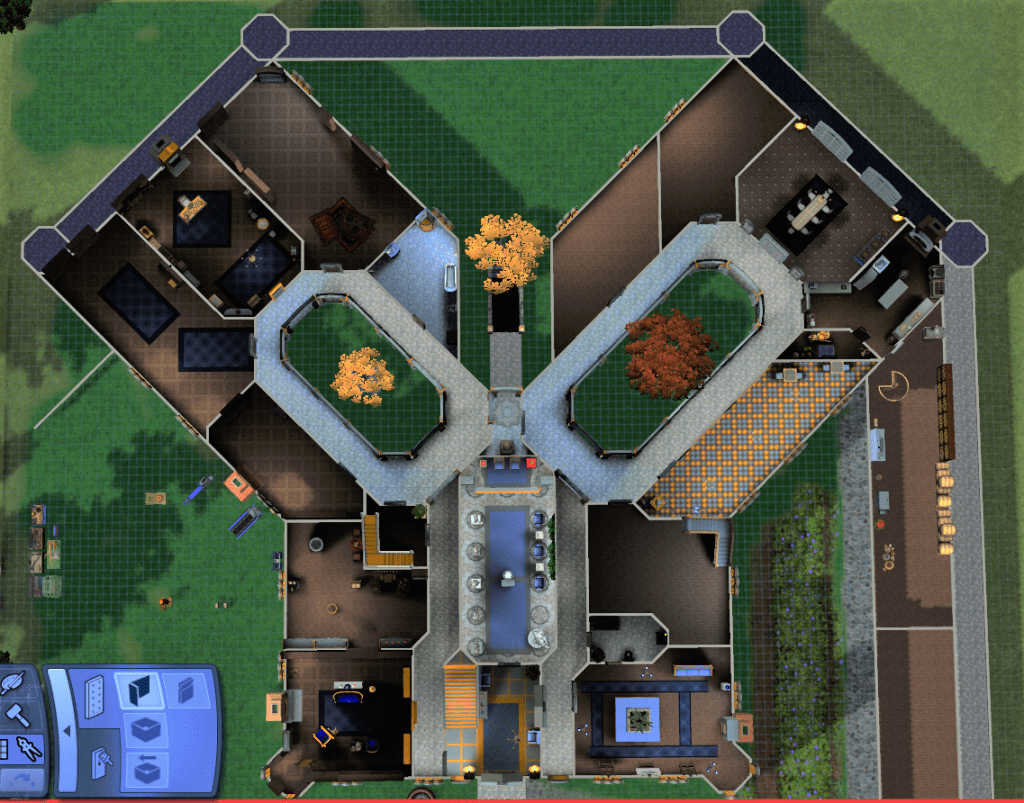This screenshot has height=803, width=1024.
Task: Choose the stacked wall panels tool
Action: click(x=185, y=688)
